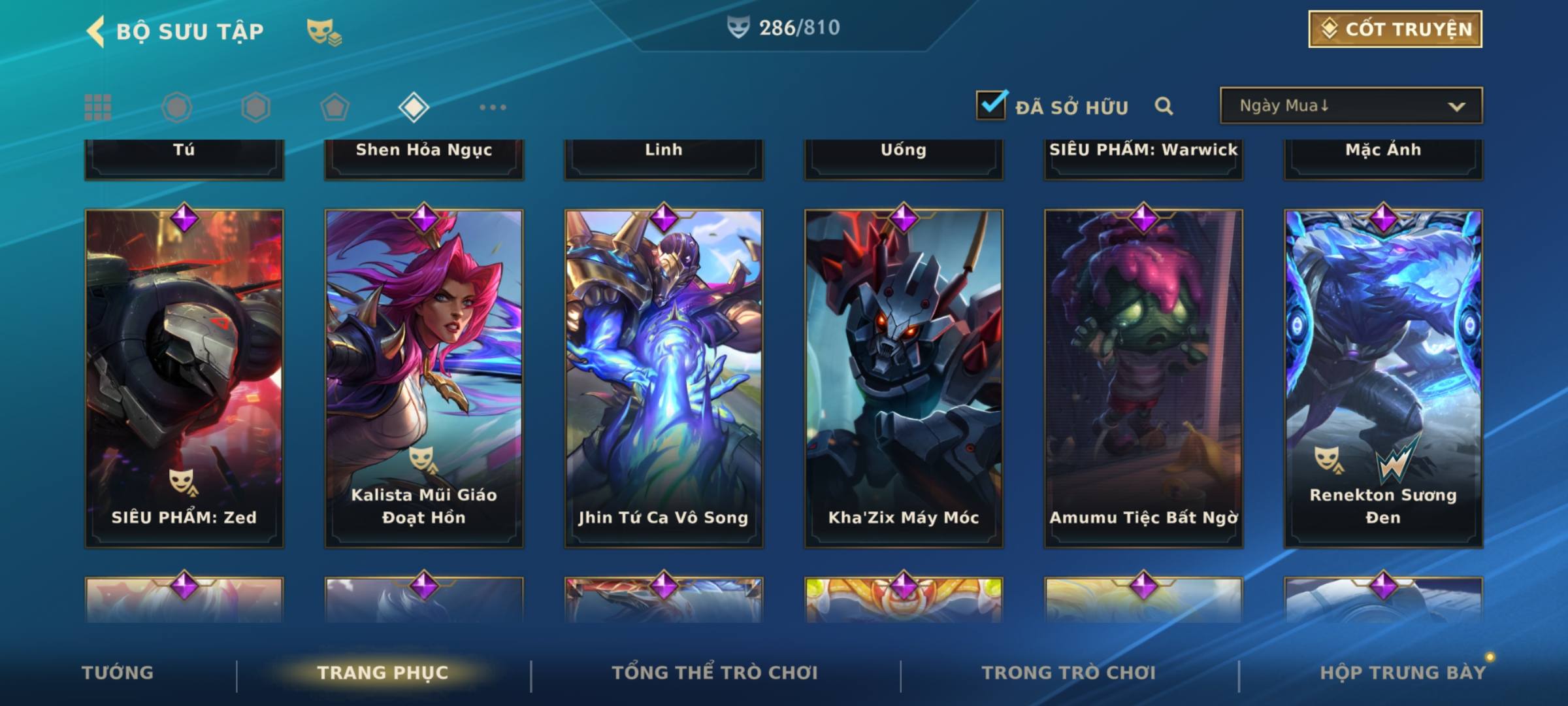Click the magnifying glass search icon
This screenshot has width=1568, height=706.
(x=1164, y=106)
